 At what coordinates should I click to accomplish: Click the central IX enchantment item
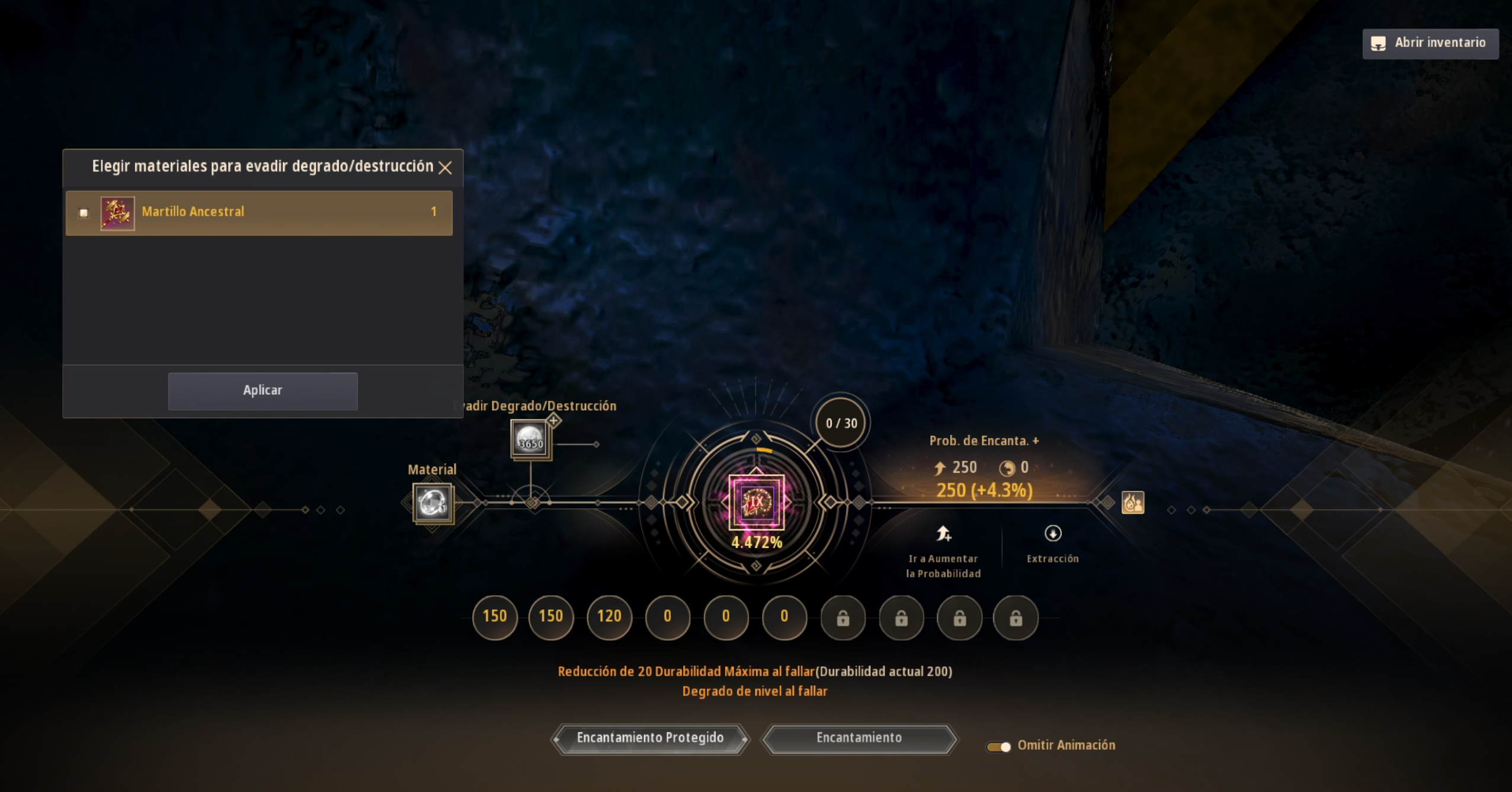click(756, 502)
